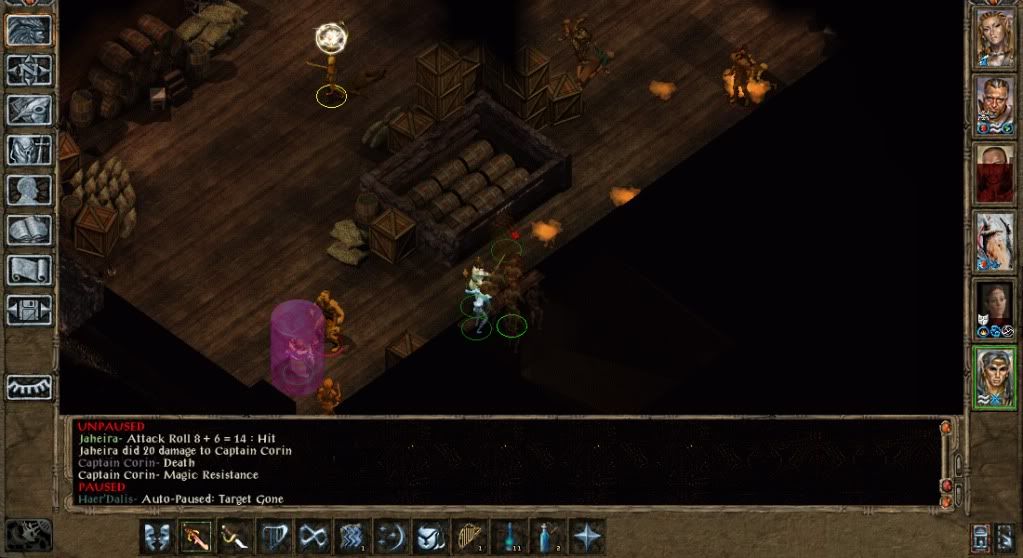Image resolution: width=1023 pixels, height=558 pixels.
Task: Equip the highlighted orange sword weapon slot
Action: tap(195, 537)
